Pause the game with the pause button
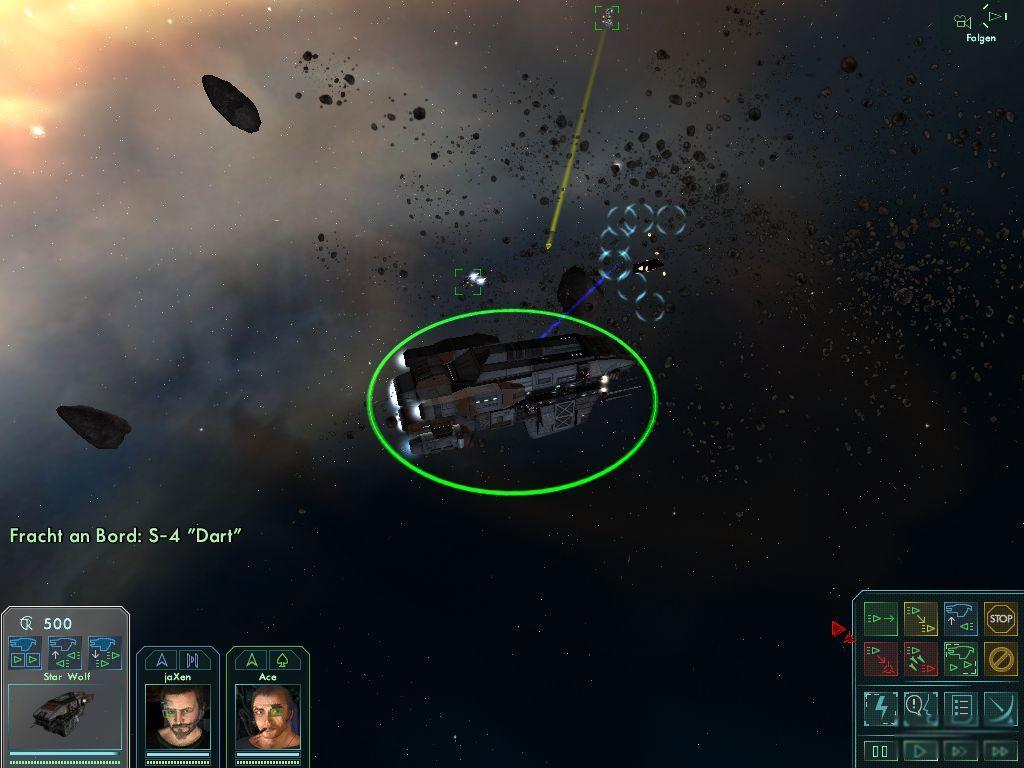The width and height of the screenshot is (1024, 768). (x=880, y=751)
